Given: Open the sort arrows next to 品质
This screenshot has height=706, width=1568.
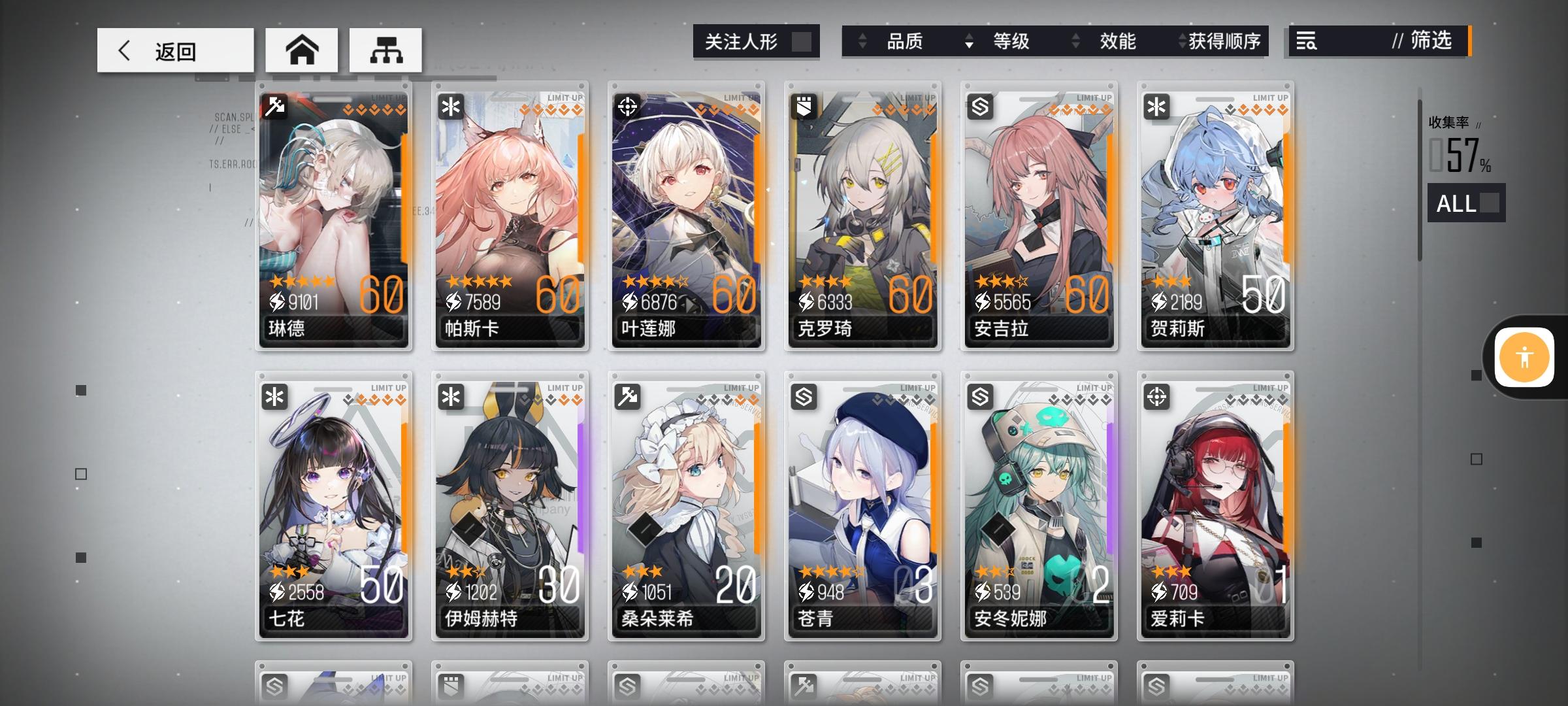Looking at the screenshot, I should click(862, 41).
